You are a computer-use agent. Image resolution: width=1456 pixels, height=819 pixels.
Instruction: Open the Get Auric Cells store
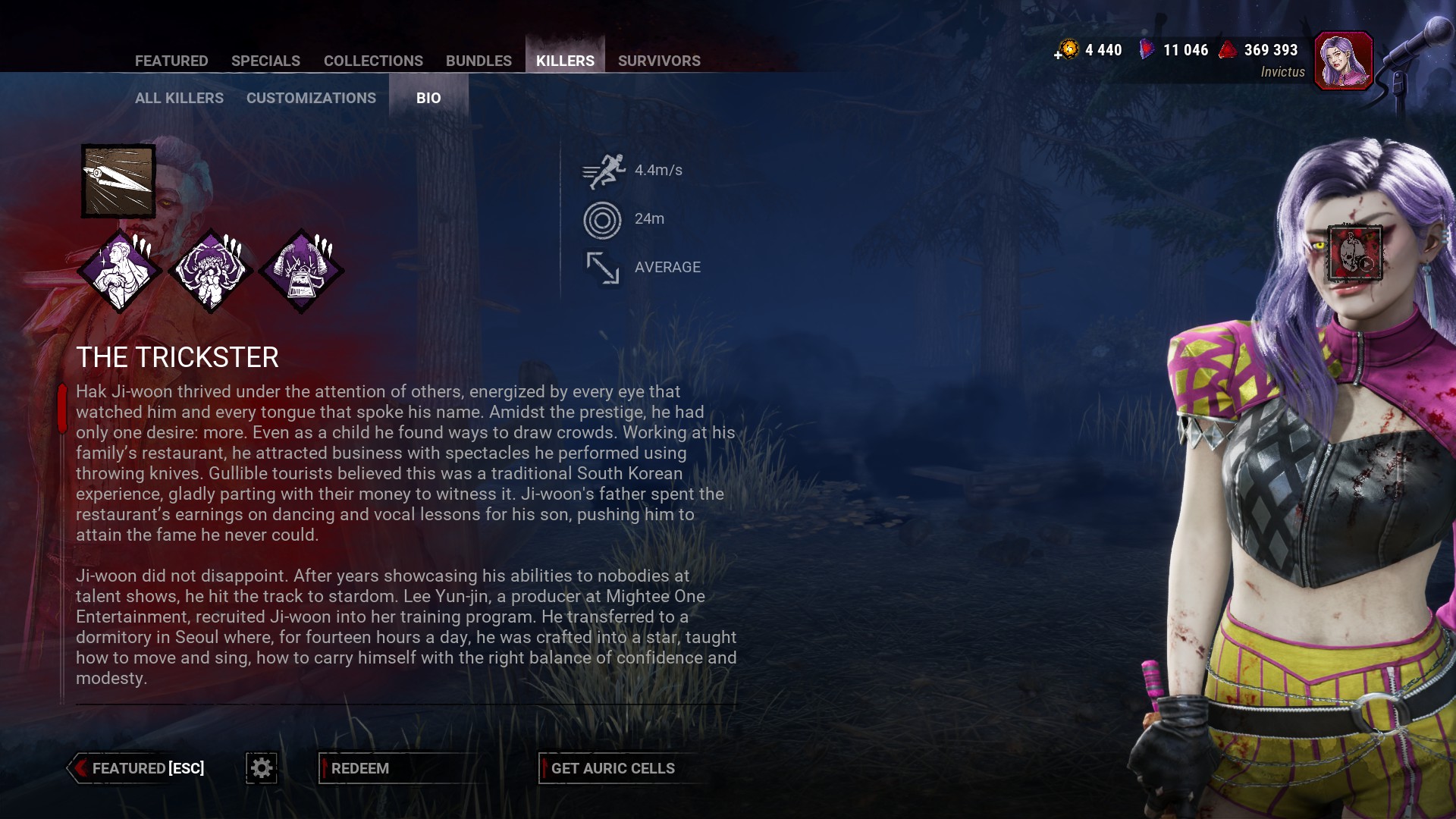pos(613,768)
